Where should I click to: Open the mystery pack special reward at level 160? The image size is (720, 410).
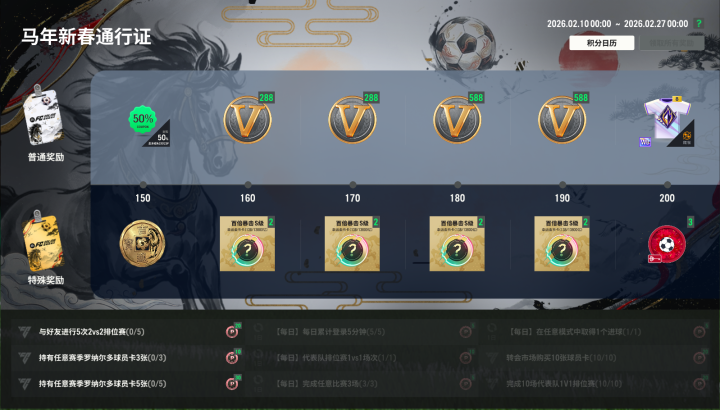247,244
